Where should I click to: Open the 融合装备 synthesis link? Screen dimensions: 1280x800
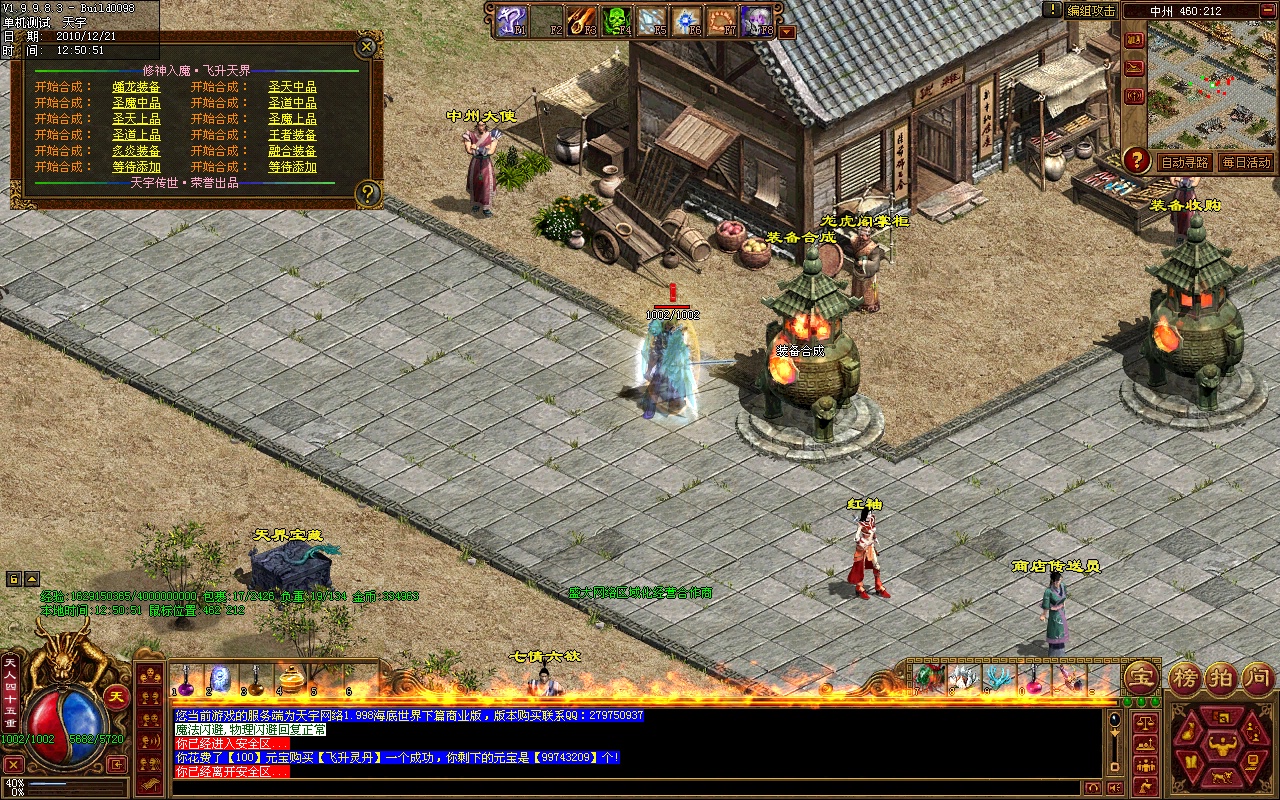(292, 151)
